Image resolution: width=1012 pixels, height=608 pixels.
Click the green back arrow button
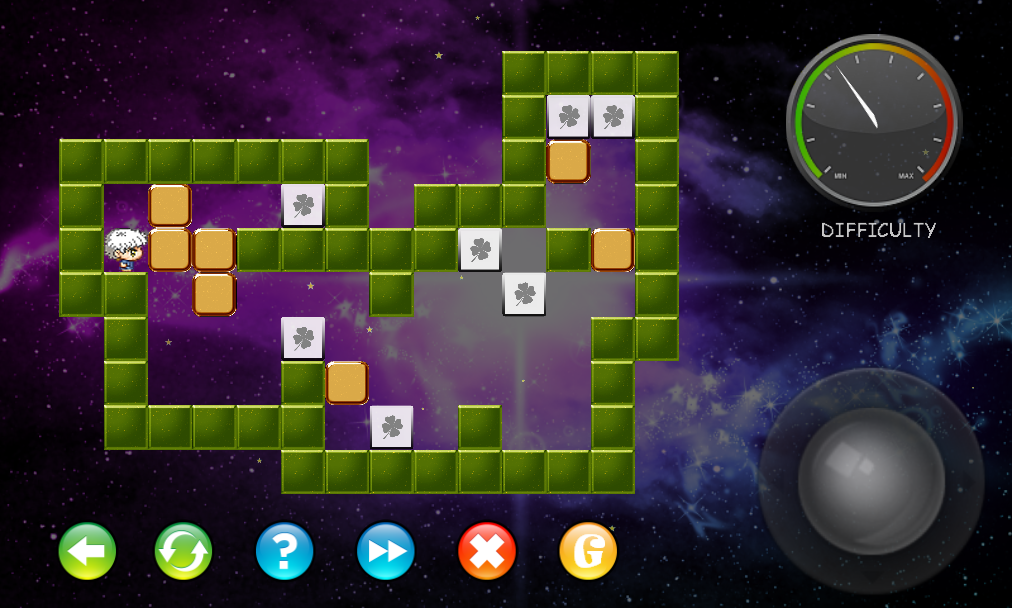coord(87,551)
